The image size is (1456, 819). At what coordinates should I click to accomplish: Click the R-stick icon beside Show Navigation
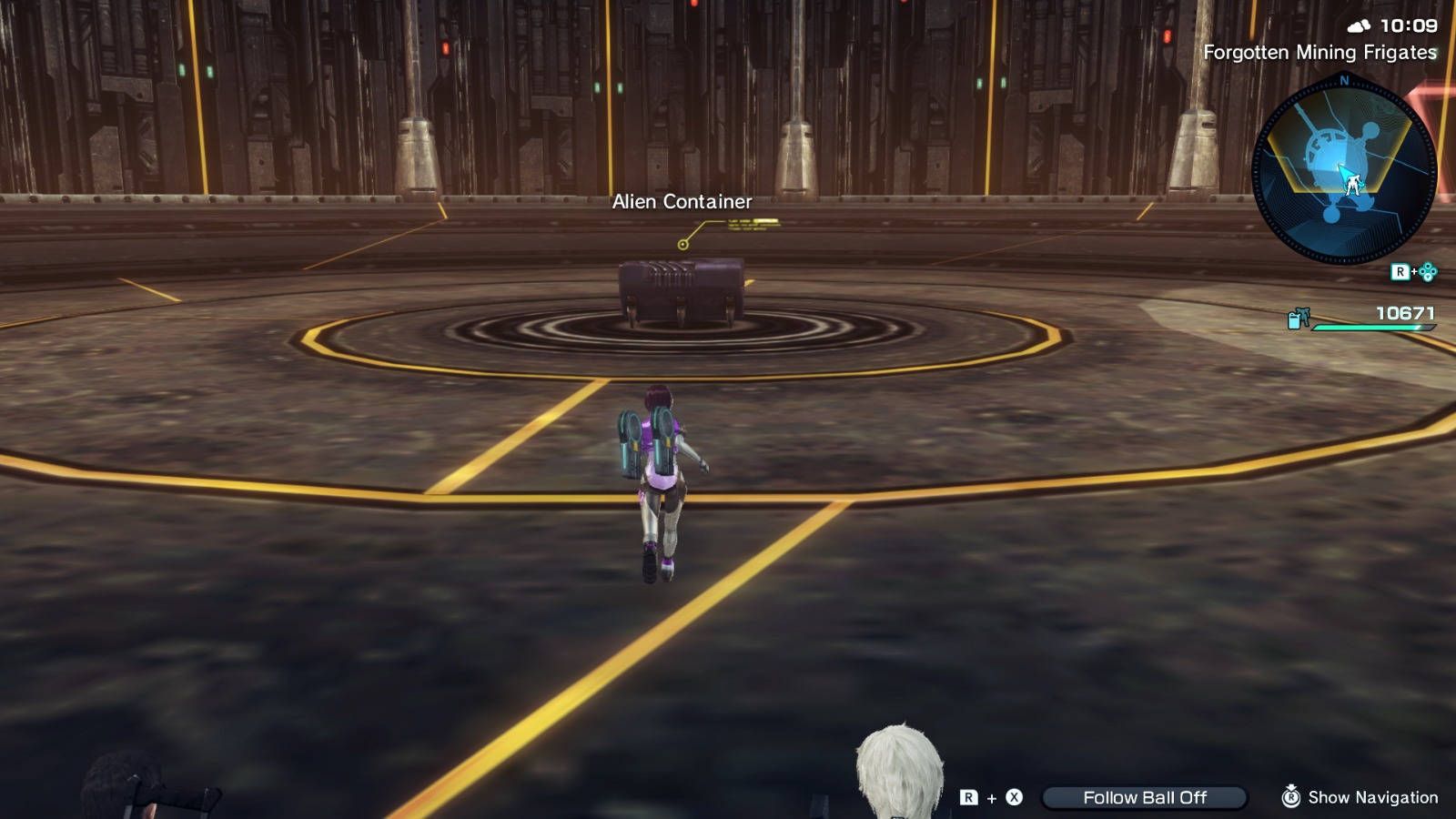pyautogui.click(x=1291, y=797)
